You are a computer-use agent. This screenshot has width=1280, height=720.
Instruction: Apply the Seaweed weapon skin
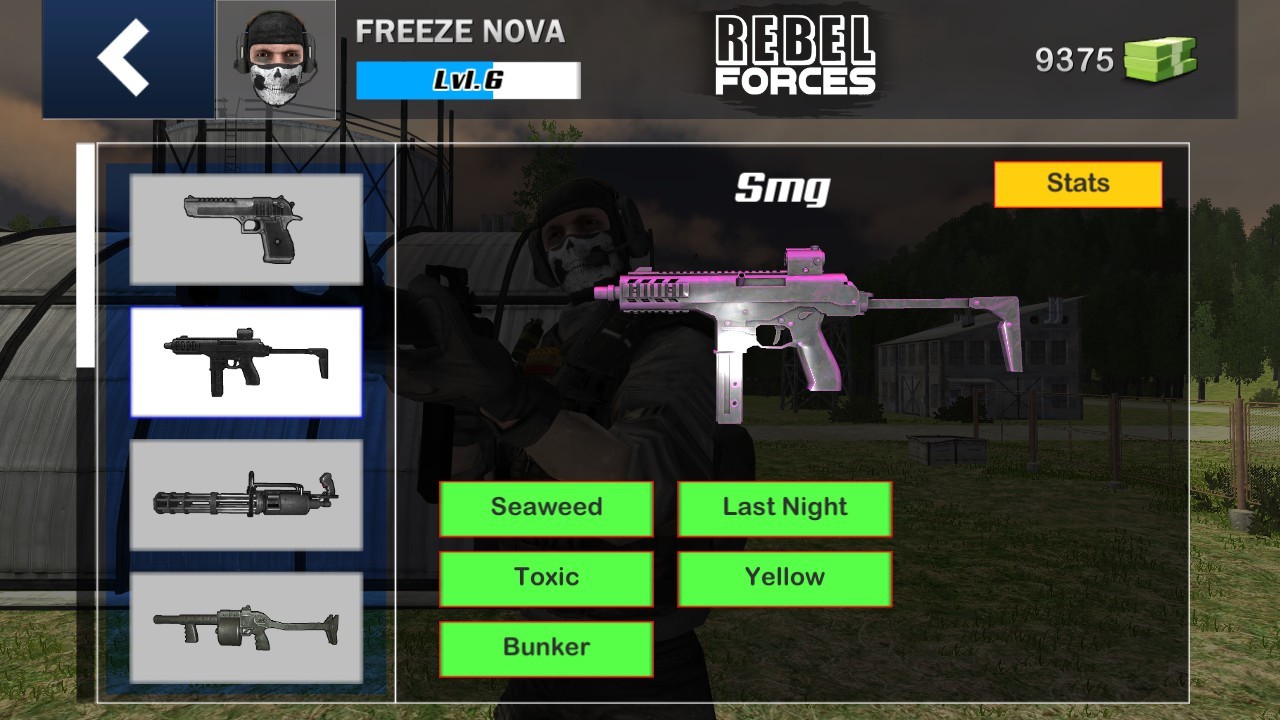click(x=546, y=507)
